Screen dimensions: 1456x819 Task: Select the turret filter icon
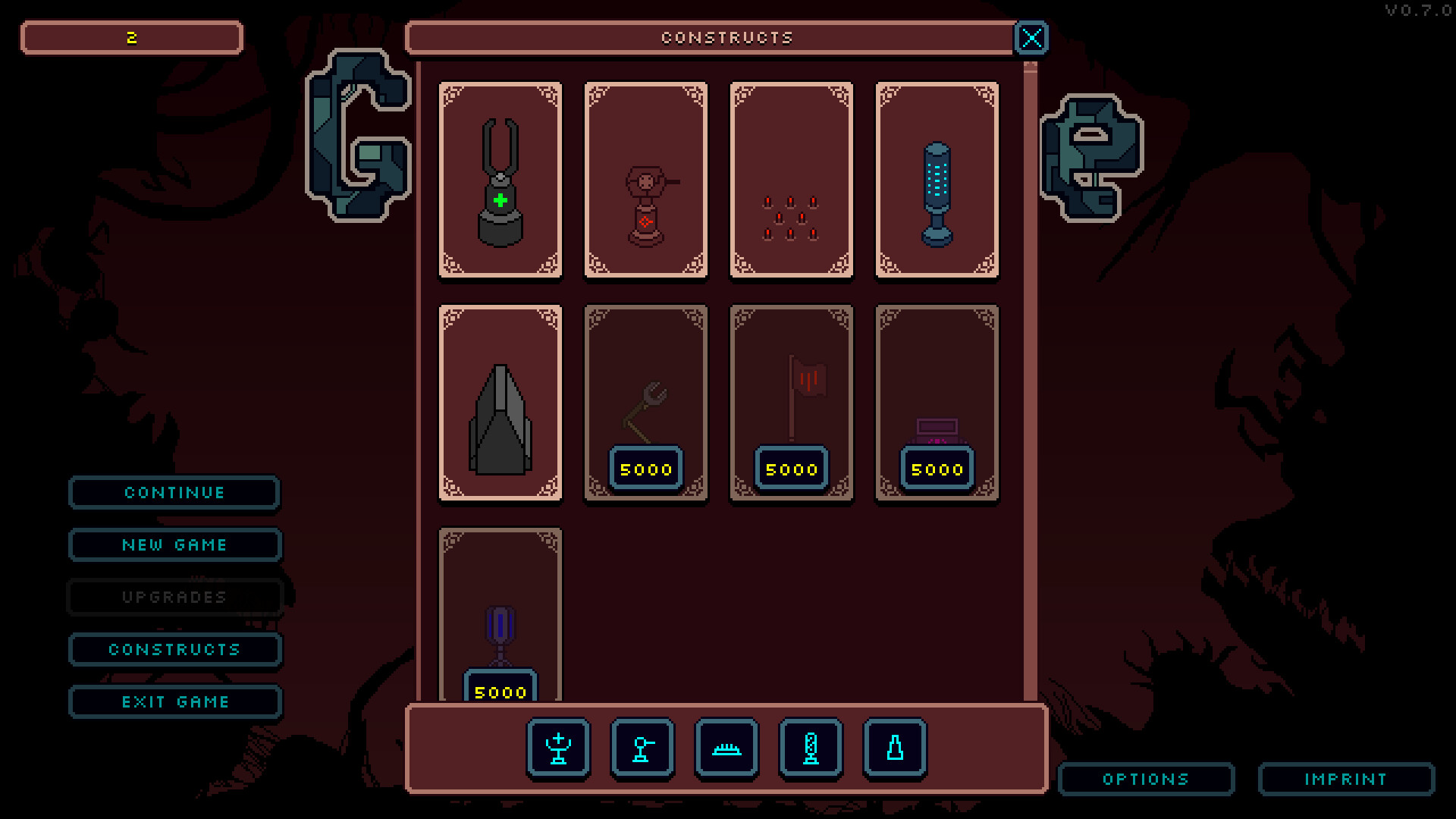click(x=642, y=748)
